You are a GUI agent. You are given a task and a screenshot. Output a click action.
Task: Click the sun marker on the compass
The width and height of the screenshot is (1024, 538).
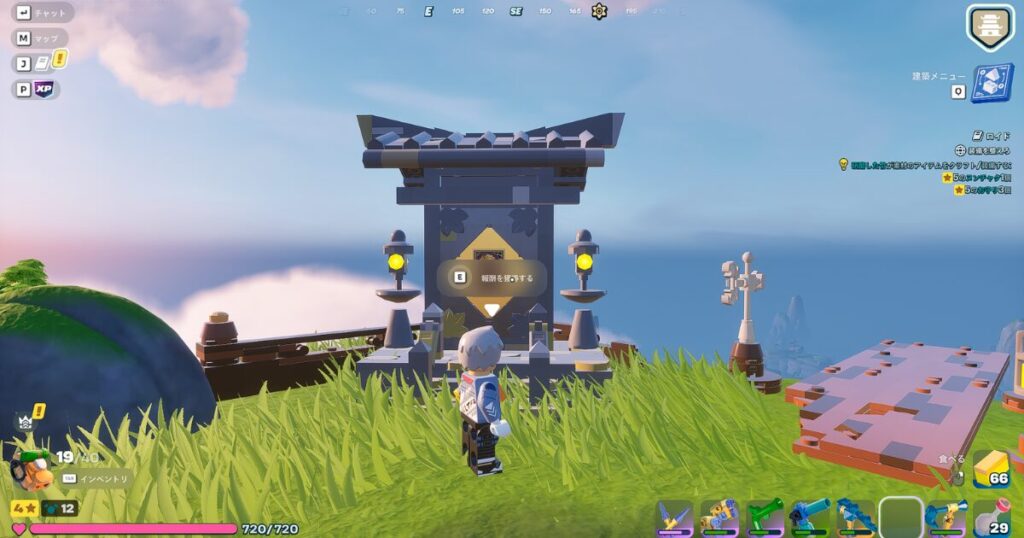599,11
